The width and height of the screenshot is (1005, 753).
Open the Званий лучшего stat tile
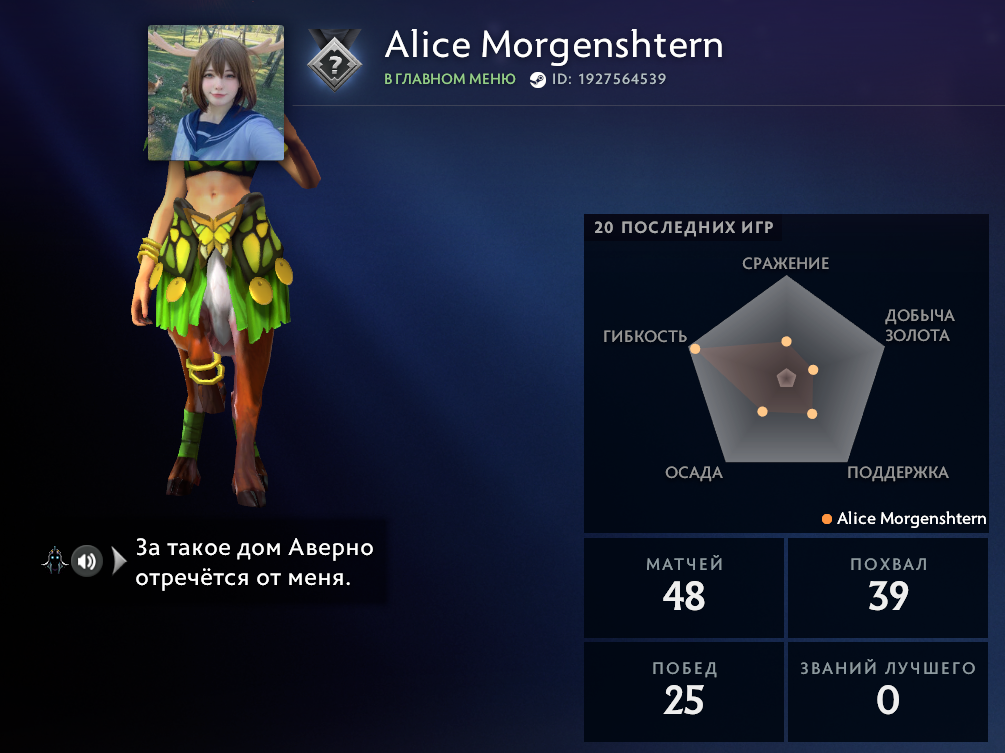coord(888,691)
